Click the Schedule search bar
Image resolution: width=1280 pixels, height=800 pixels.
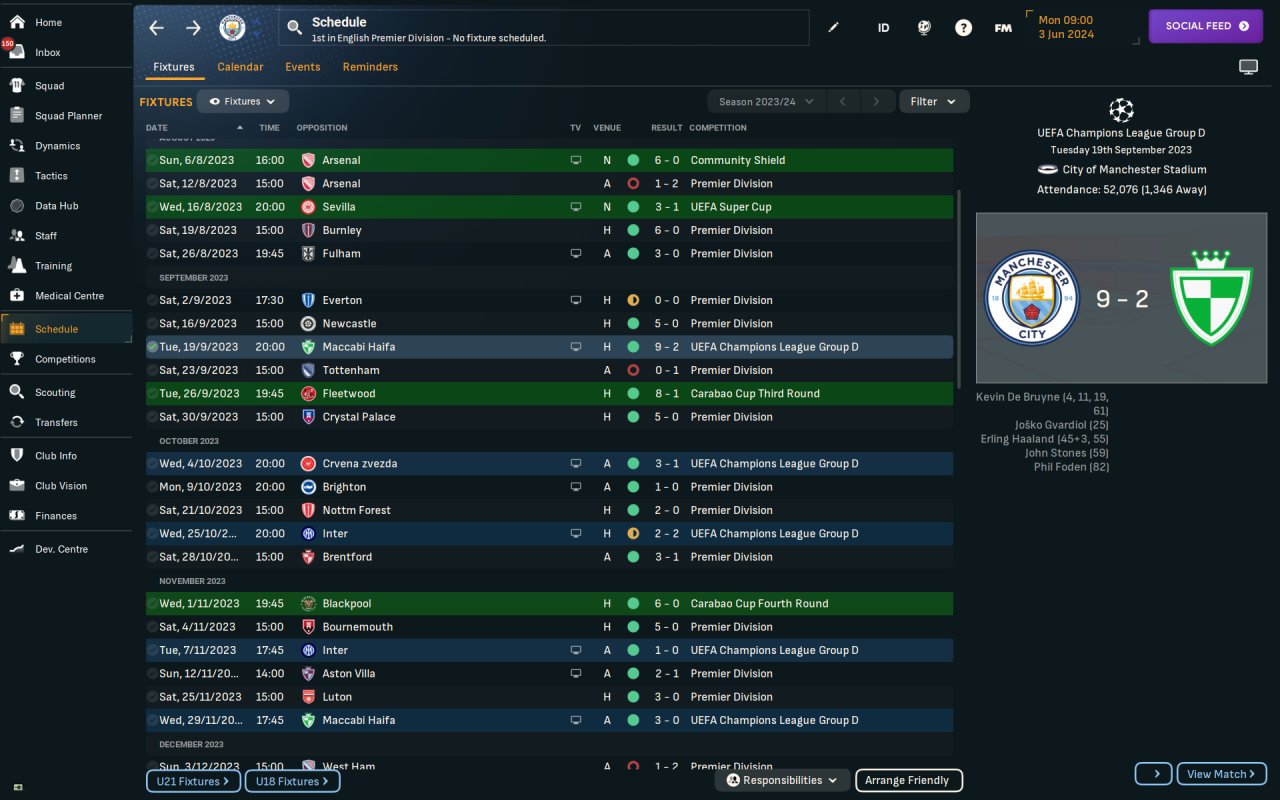coord(544,29)
